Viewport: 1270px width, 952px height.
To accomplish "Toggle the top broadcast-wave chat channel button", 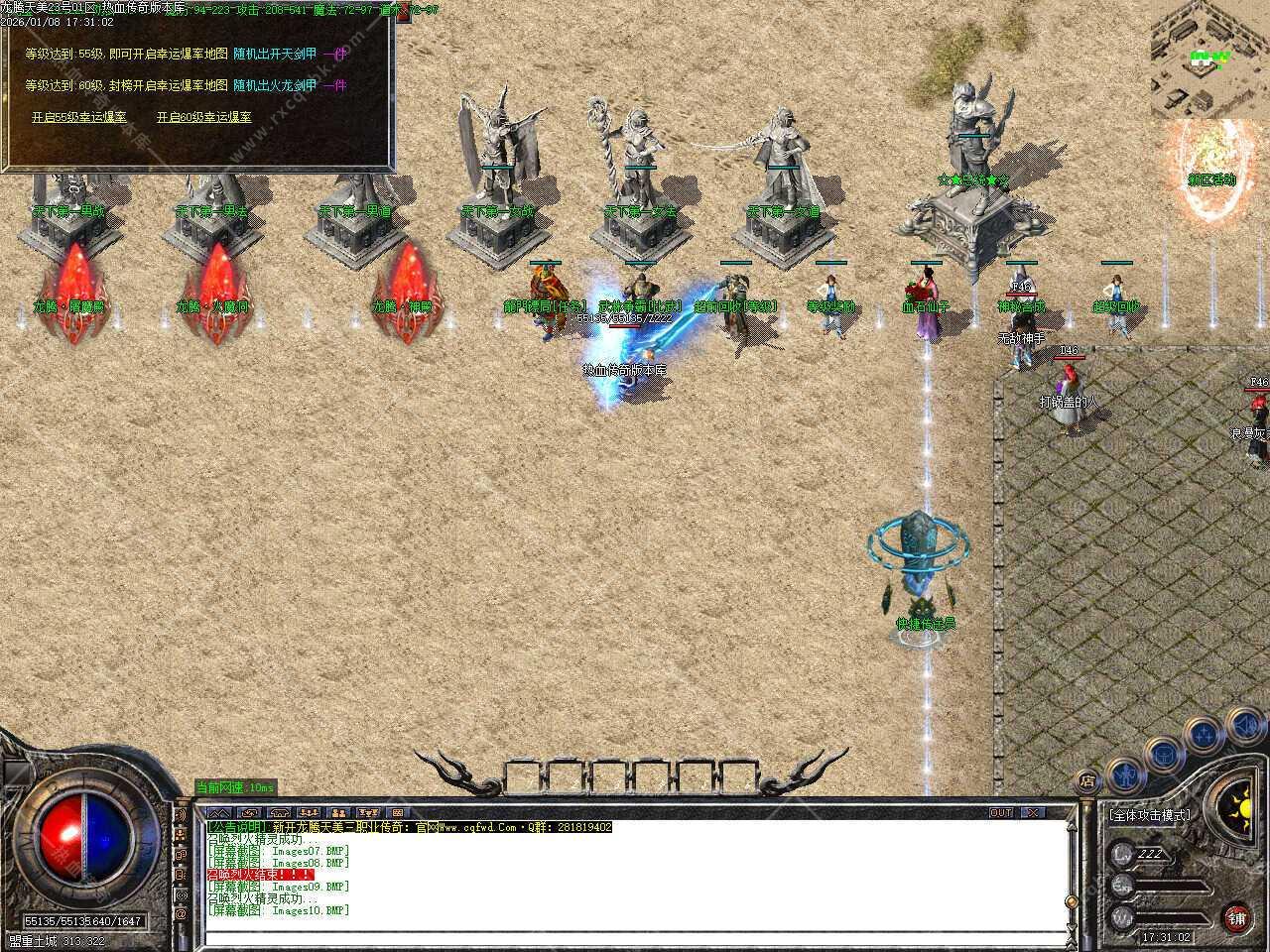I will click(x=182, y=814).
